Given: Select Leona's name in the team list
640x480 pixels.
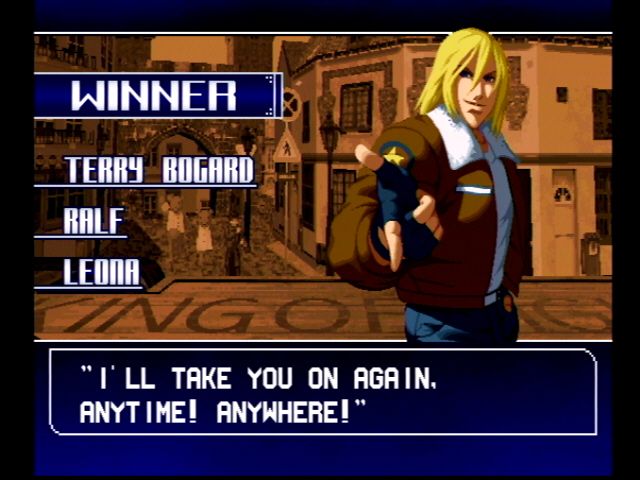Looking at the screenshot, I should click(101, 272).
